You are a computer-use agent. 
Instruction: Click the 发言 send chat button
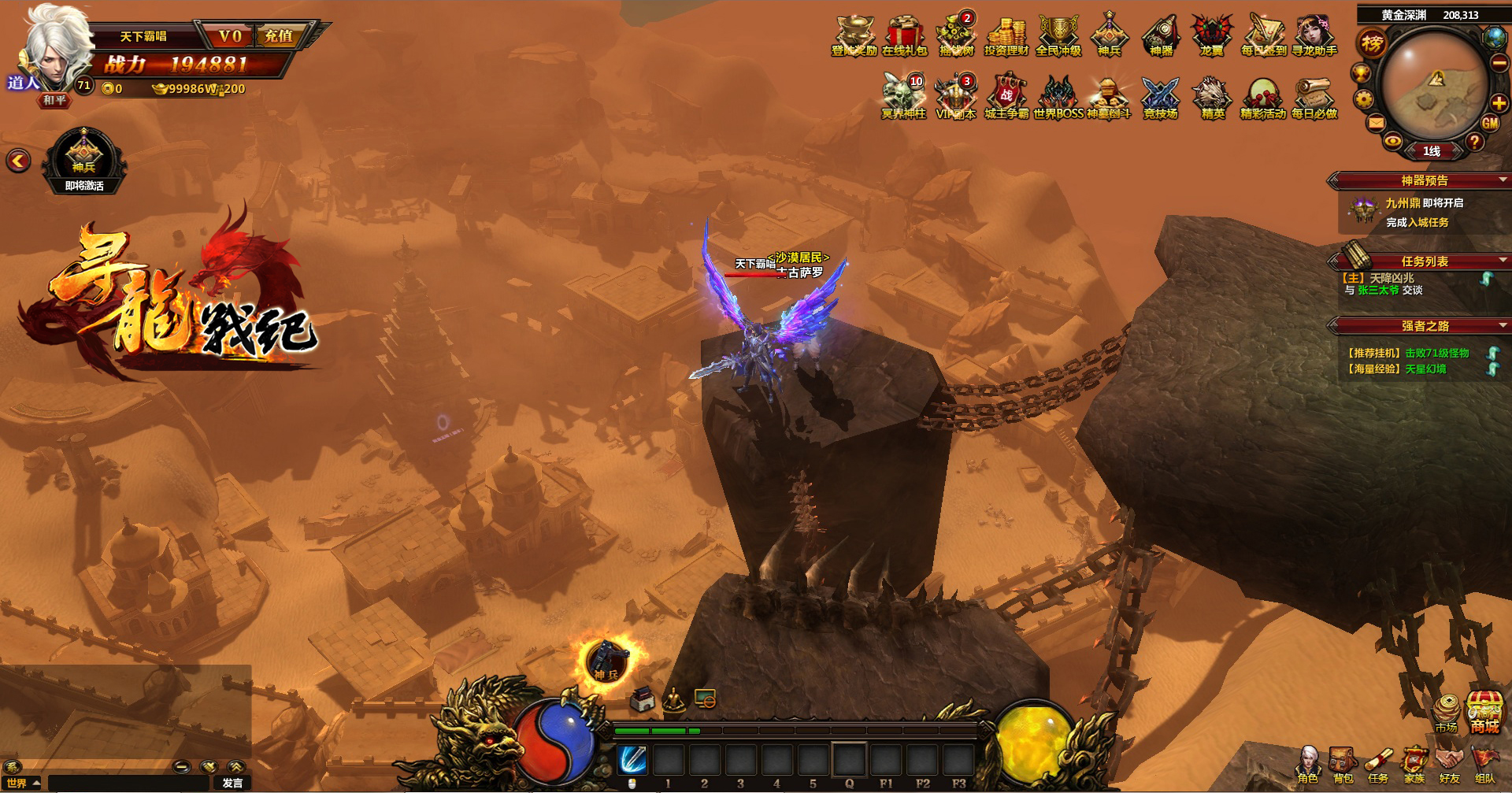pyautogui.click(x=232, y=783)
